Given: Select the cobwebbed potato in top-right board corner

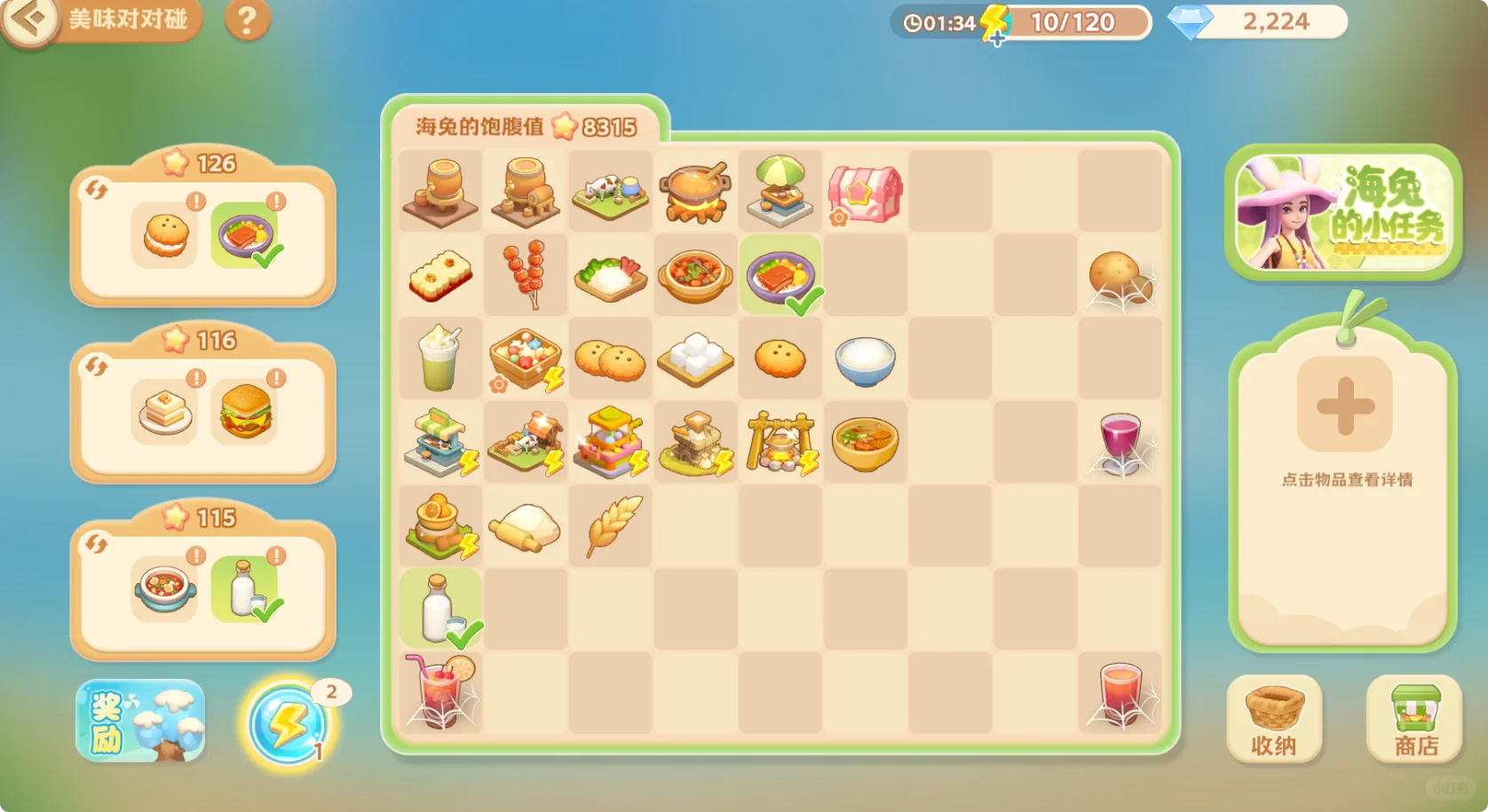Looking at the screenshot, I should (x=1121, y=275).
